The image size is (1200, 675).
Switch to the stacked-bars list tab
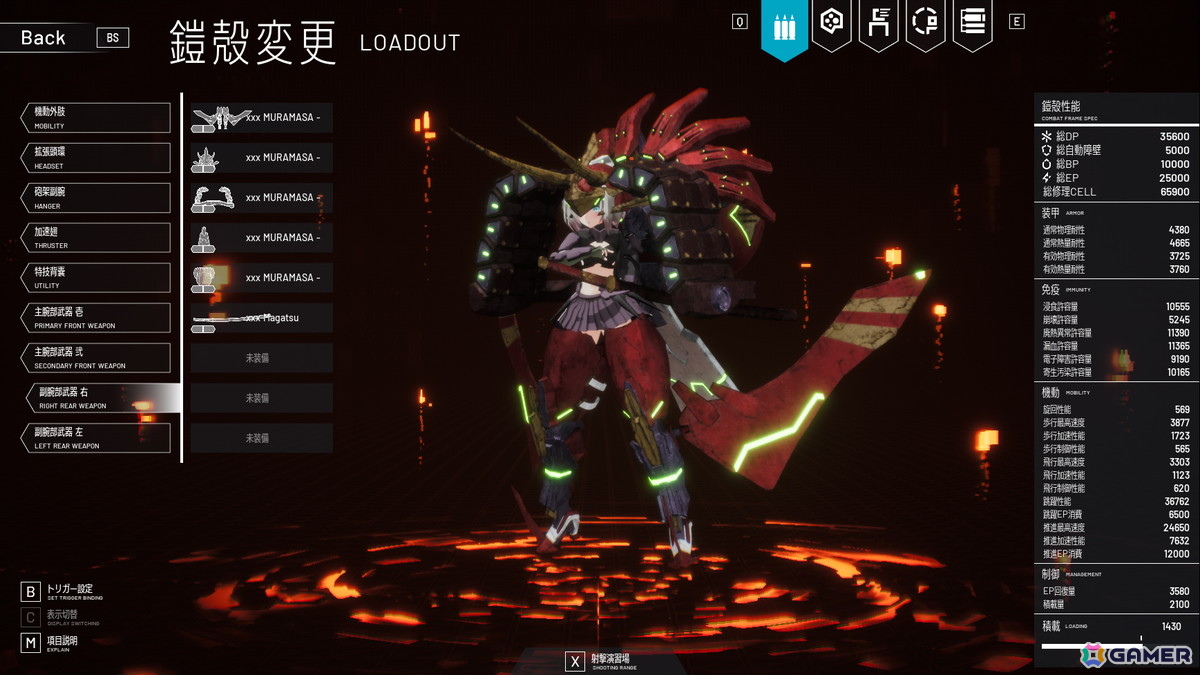point(973,22)
